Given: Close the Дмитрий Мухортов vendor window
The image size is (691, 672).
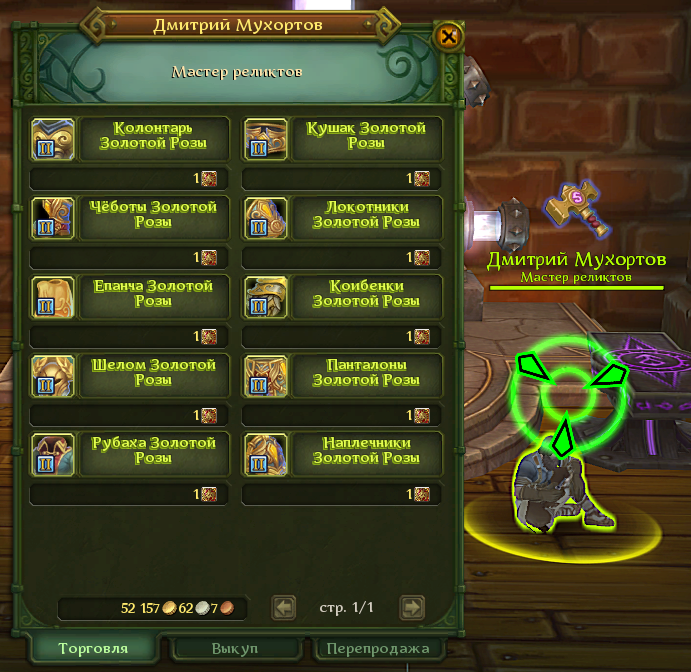Looking at the screenshot, I should (449, 37).
